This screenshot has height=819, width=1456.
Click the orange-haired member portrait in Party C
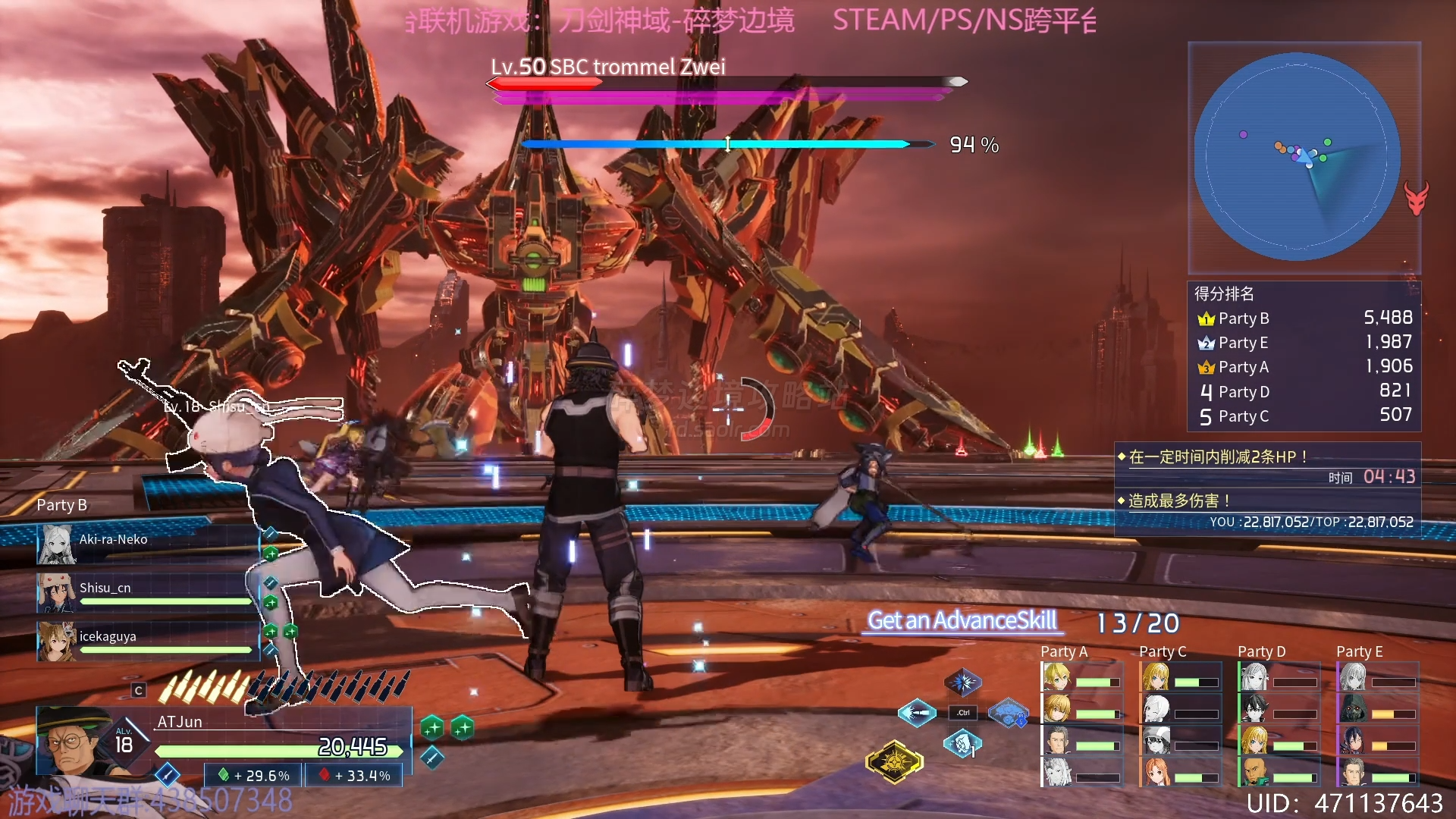click(1156, 772)
